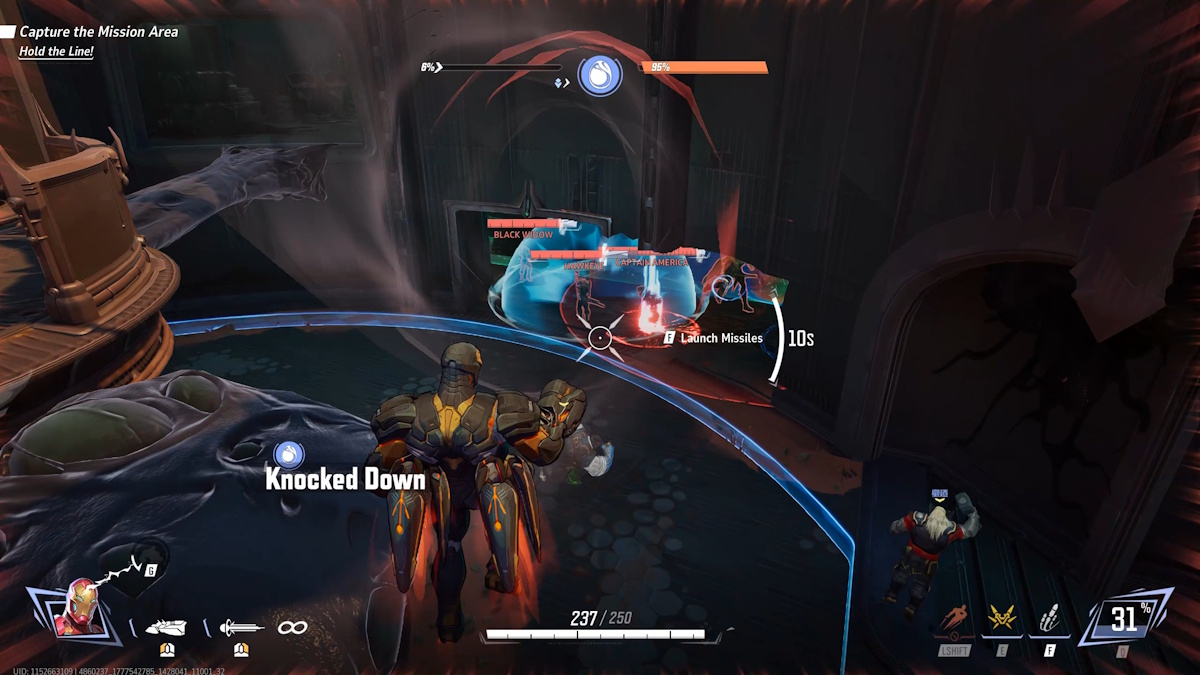Toggle the gold Armor Overdrive ability icon

[x=1003, y=620]
